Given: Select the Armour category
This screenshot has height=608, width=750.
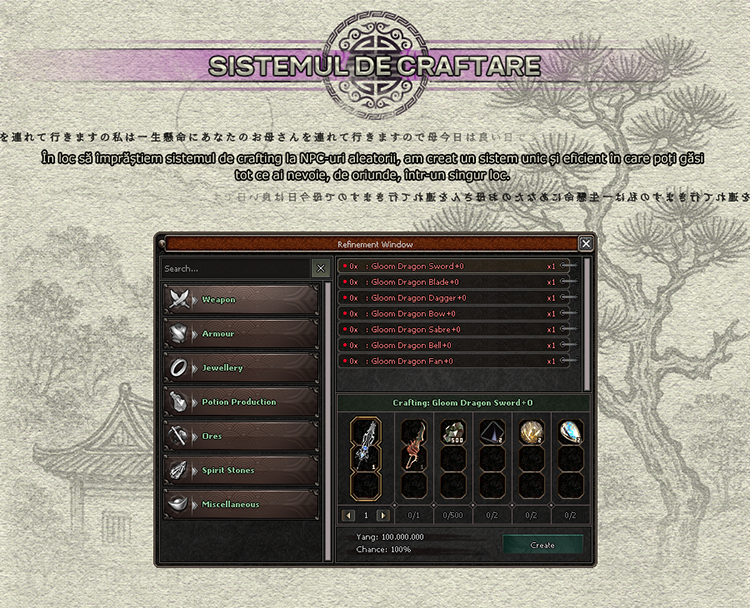Looking at the screenshot, I should click(x=241, y=333).
